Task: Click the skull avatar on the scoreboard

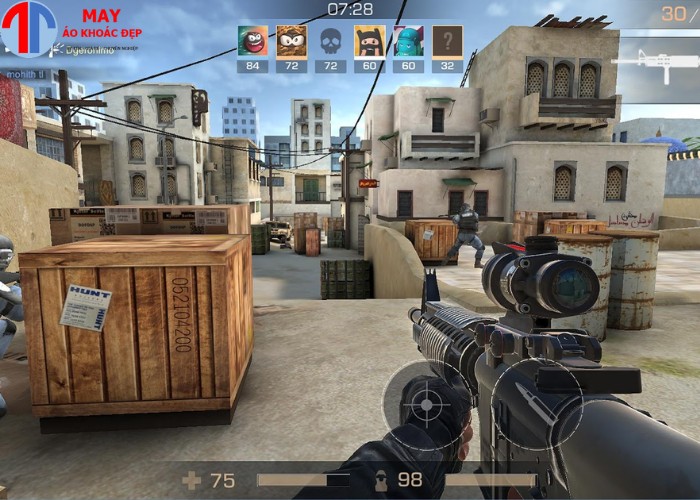Action: (330, 41)
